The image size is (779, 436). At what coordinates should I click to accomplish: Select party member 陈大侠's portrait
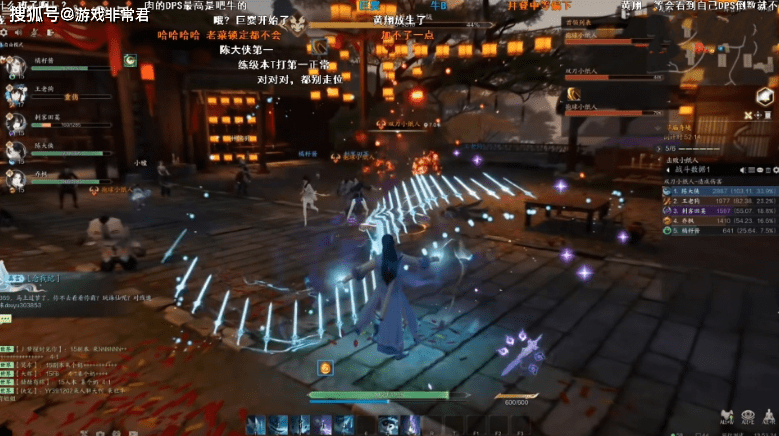coord(16,151)
